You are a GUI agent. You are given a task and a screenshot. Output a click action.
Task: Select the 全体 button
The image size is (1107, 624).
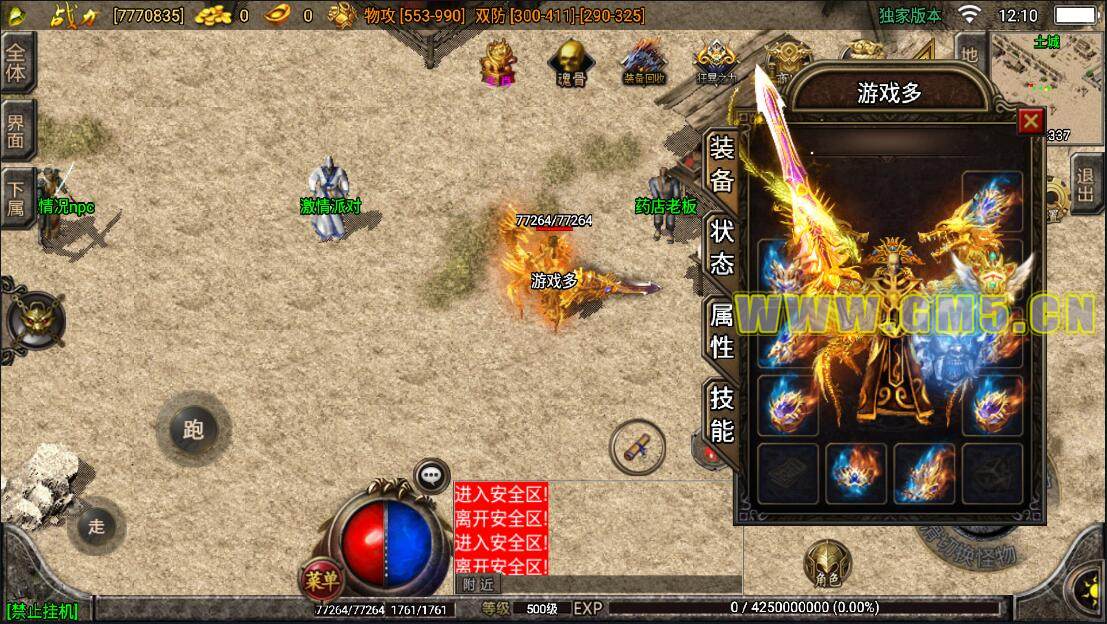point(17,62)
